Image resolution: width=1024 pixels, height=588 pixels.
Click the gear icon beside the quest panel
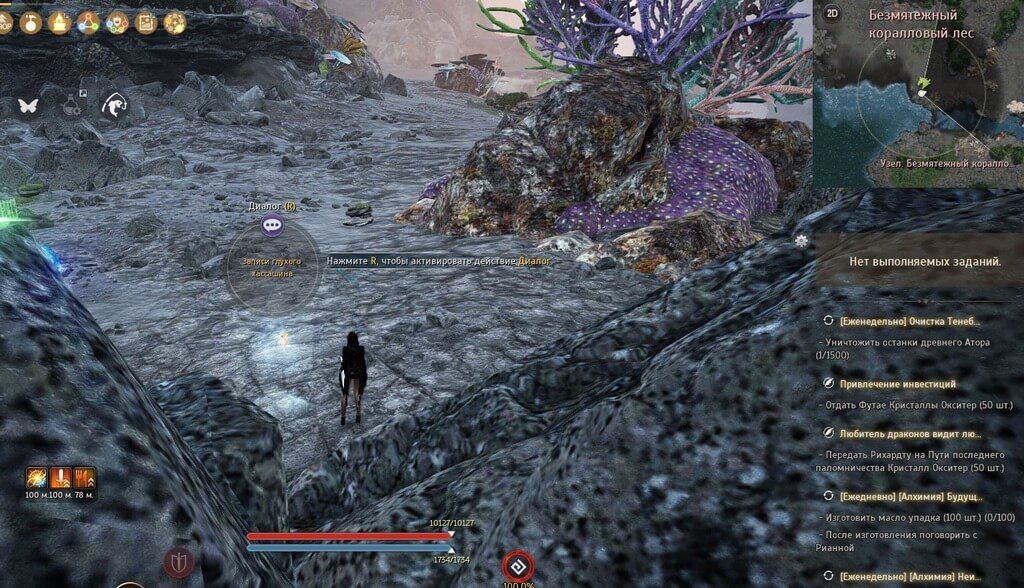[x=802, y=241]
